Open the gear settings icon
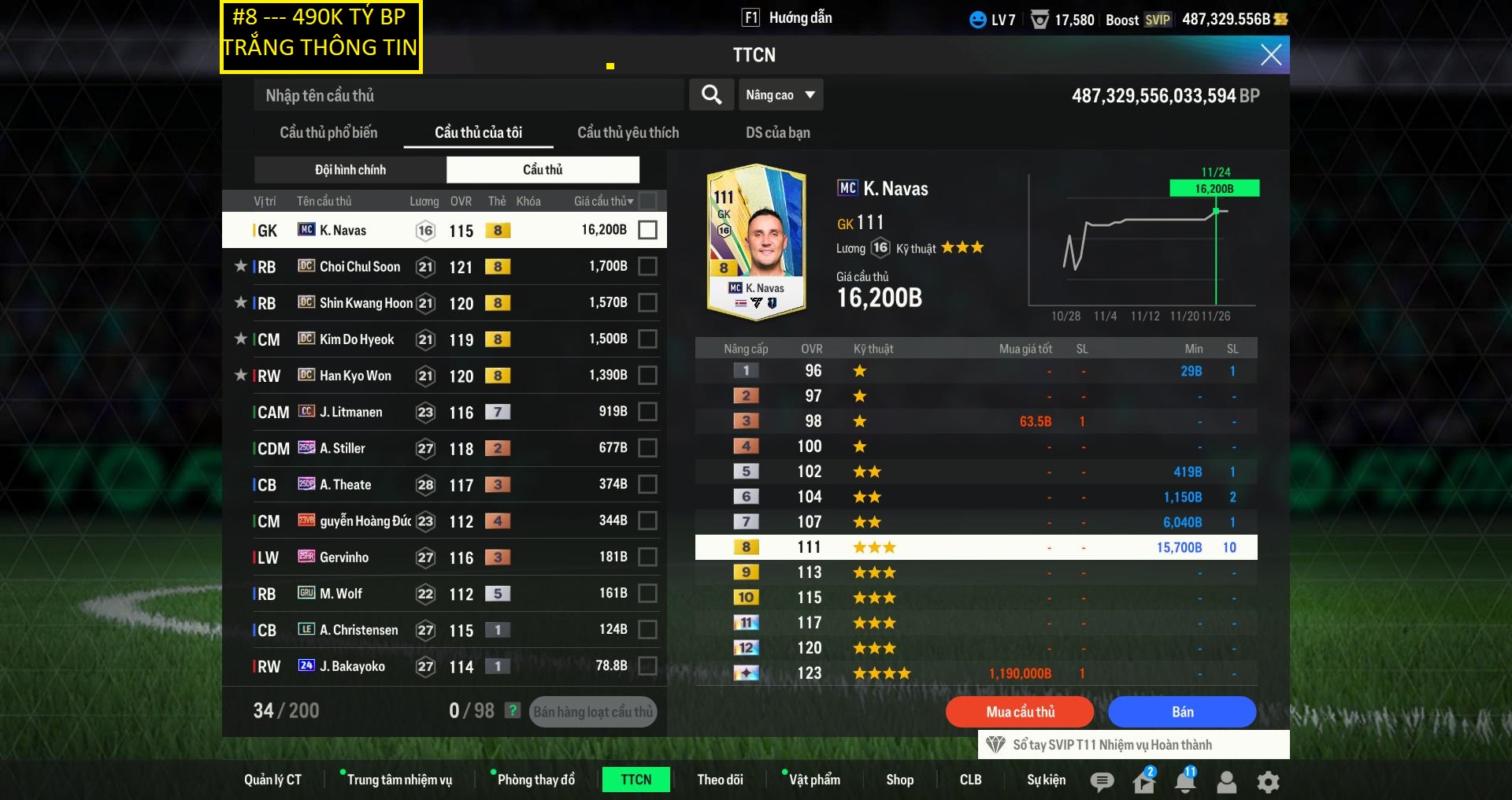Screen dimensions: 1512x800 1268,781
